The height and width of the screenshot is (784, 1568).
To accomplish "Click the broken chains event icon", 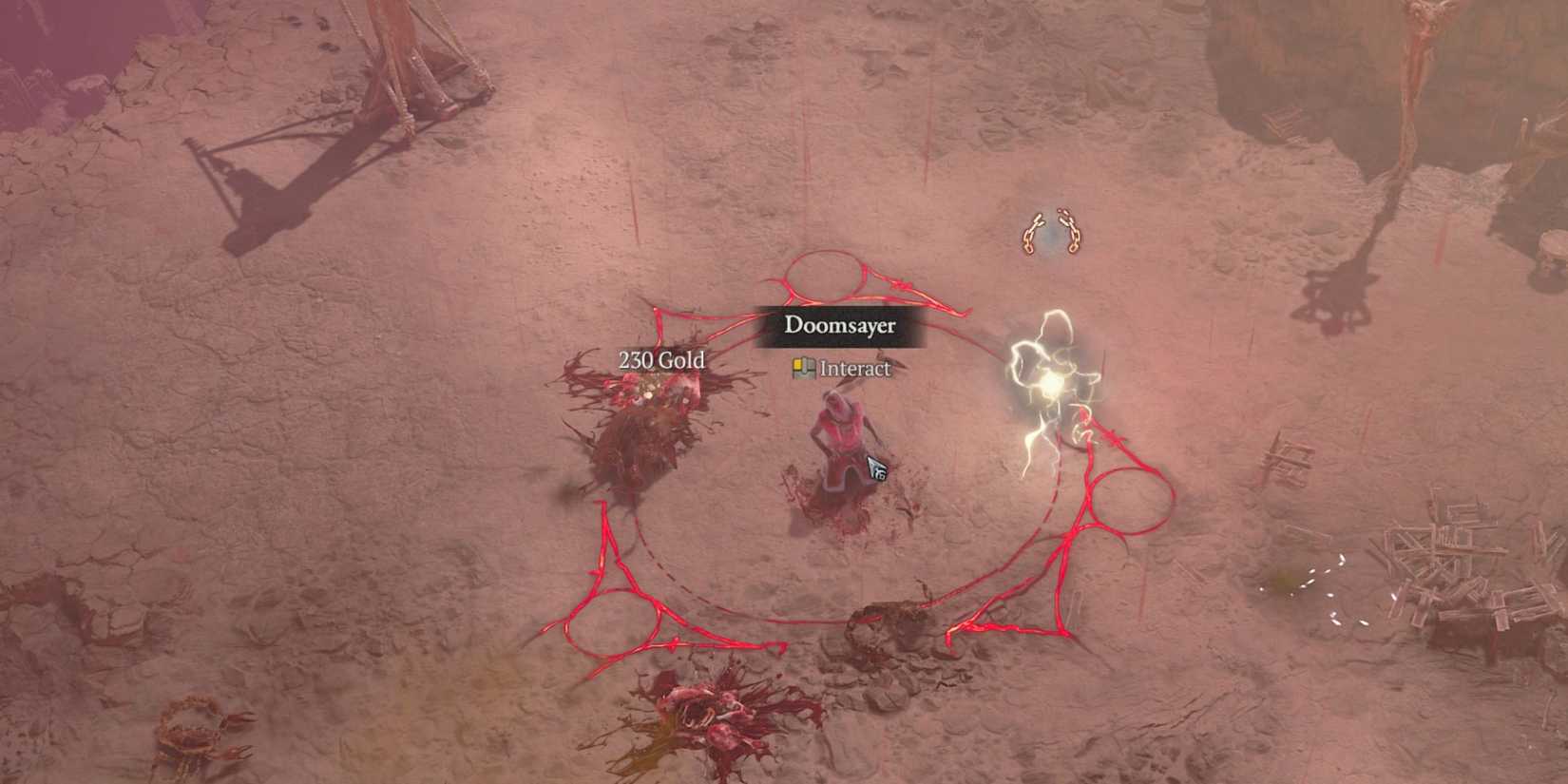I will 1050,231.
